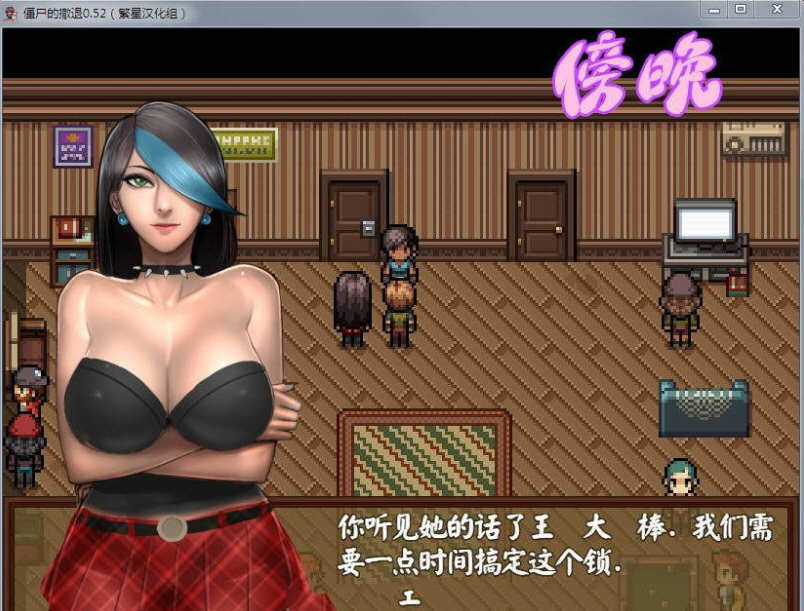The width and height of the screenshot is (804, 611).
Task: Maximize the game window
Action: pyautogui.click(x=740, y=9)
